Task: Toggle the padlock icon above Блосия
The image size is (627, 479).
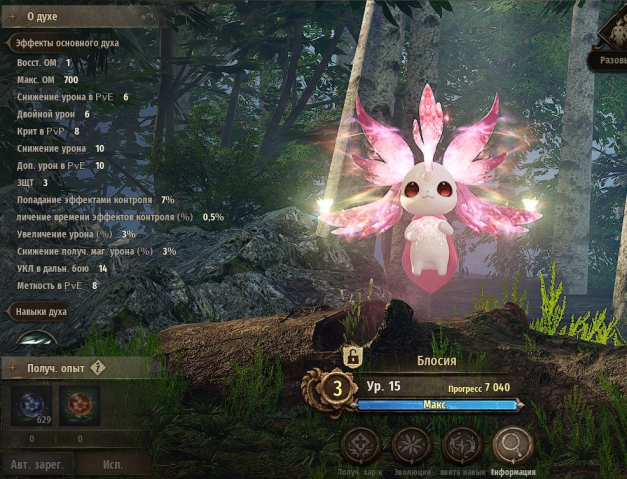Action: [351, 355]
